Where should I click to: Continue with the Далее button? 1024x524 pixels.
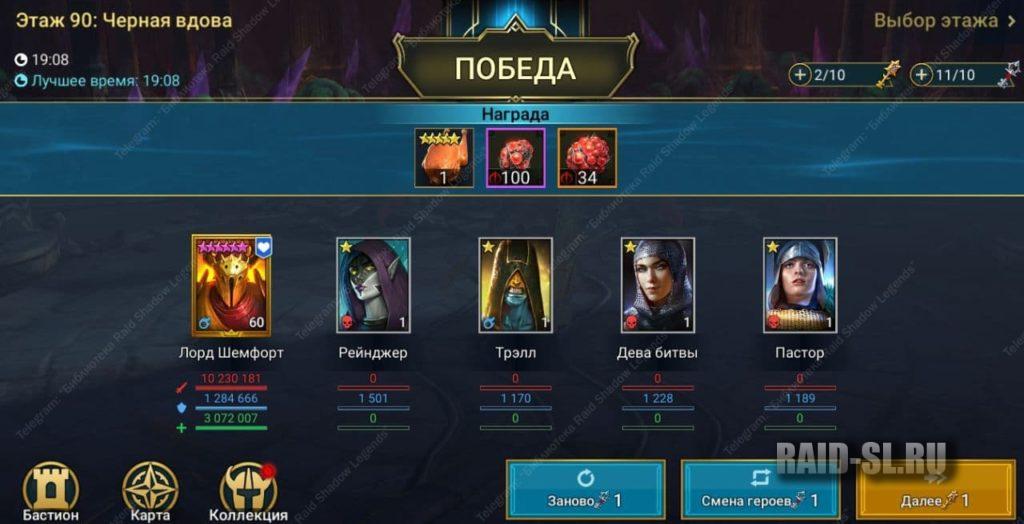click(935, 490)
